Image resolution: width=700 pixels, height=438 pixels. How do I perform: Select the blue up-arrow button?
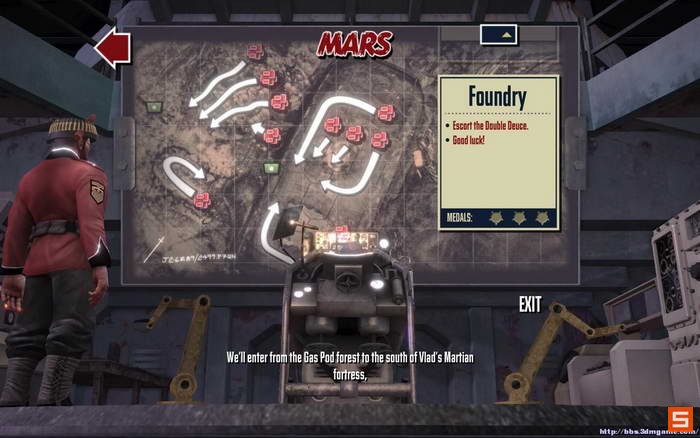(506, 35)
